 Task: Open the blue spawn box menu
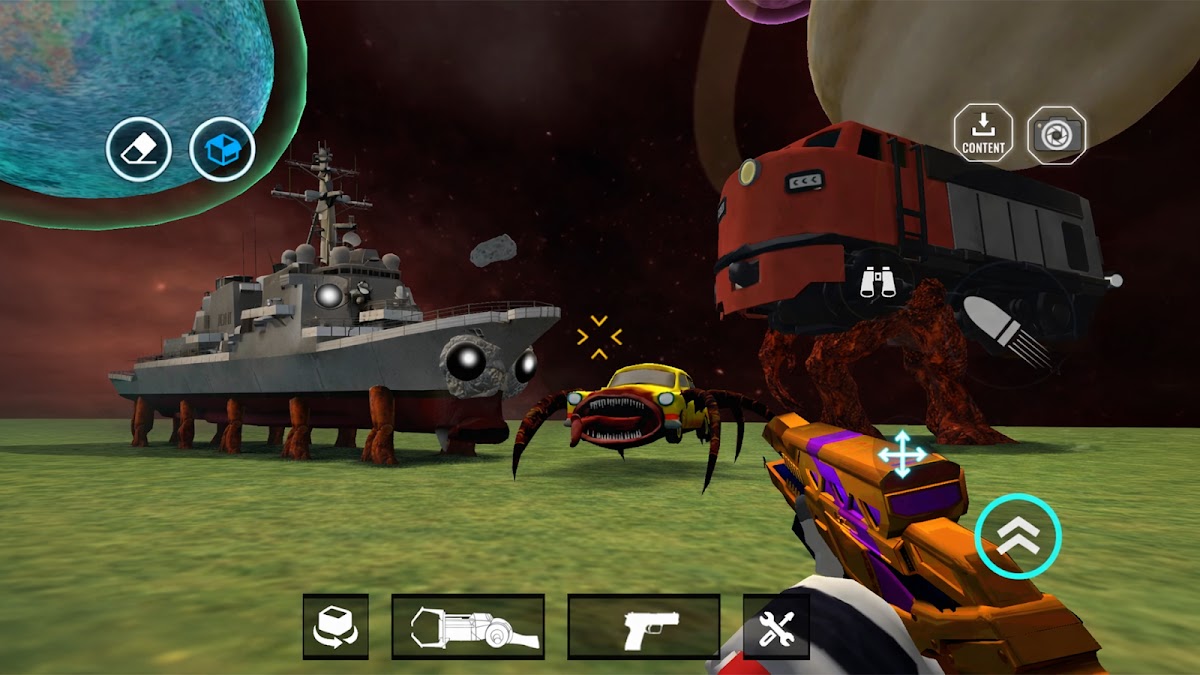[222, 150]
